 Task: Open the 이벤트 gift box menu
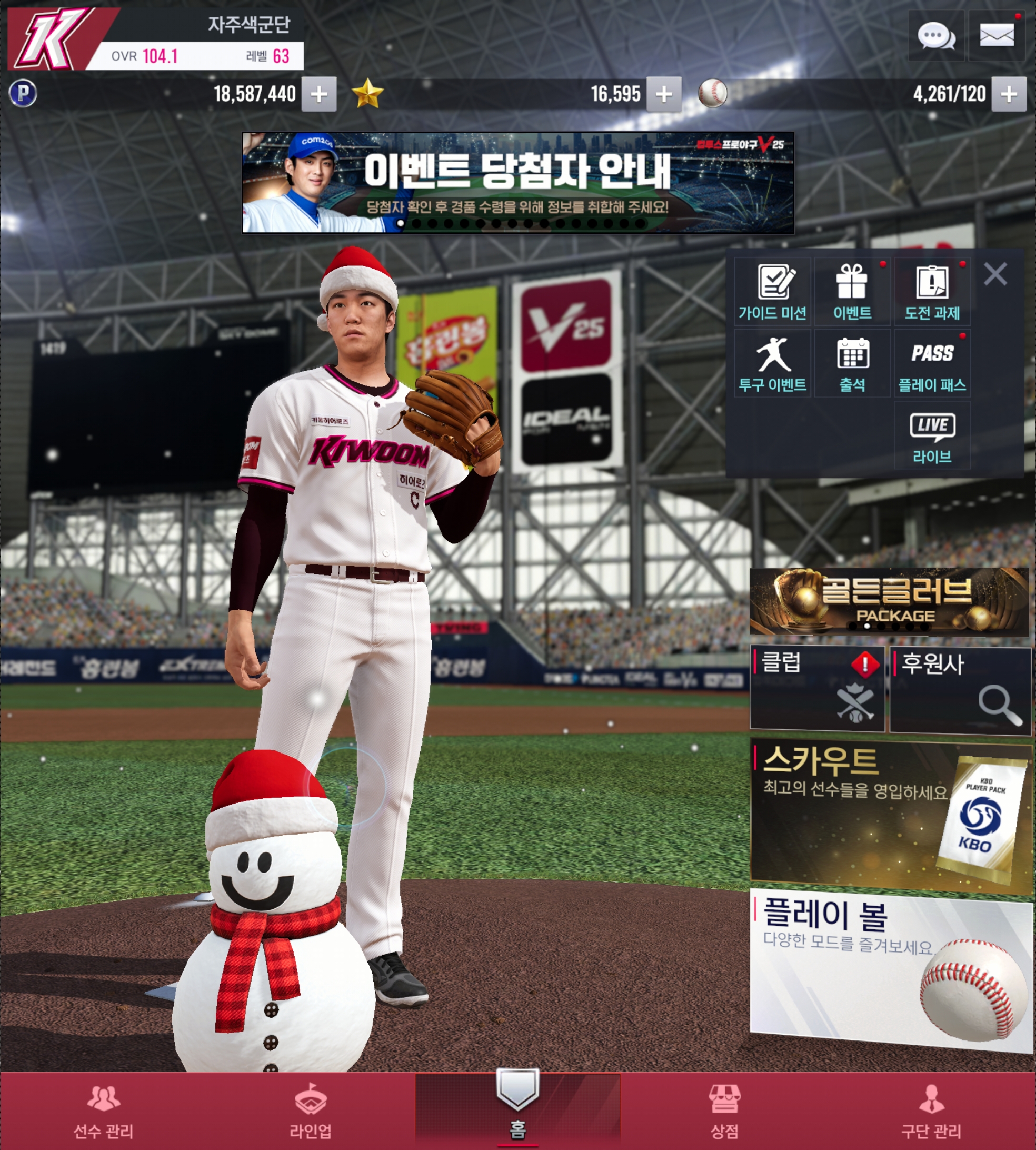pyautogui.click(x=852, y=292)
